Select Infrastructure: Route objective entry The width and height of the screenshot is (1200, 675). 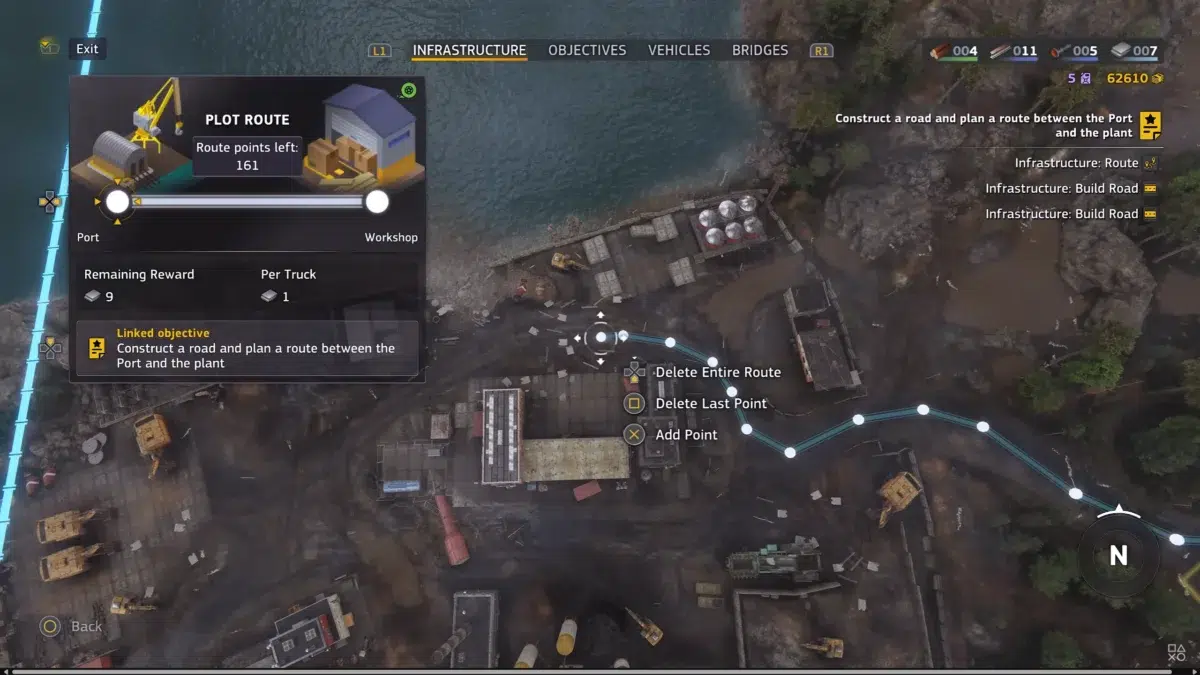1076,162
